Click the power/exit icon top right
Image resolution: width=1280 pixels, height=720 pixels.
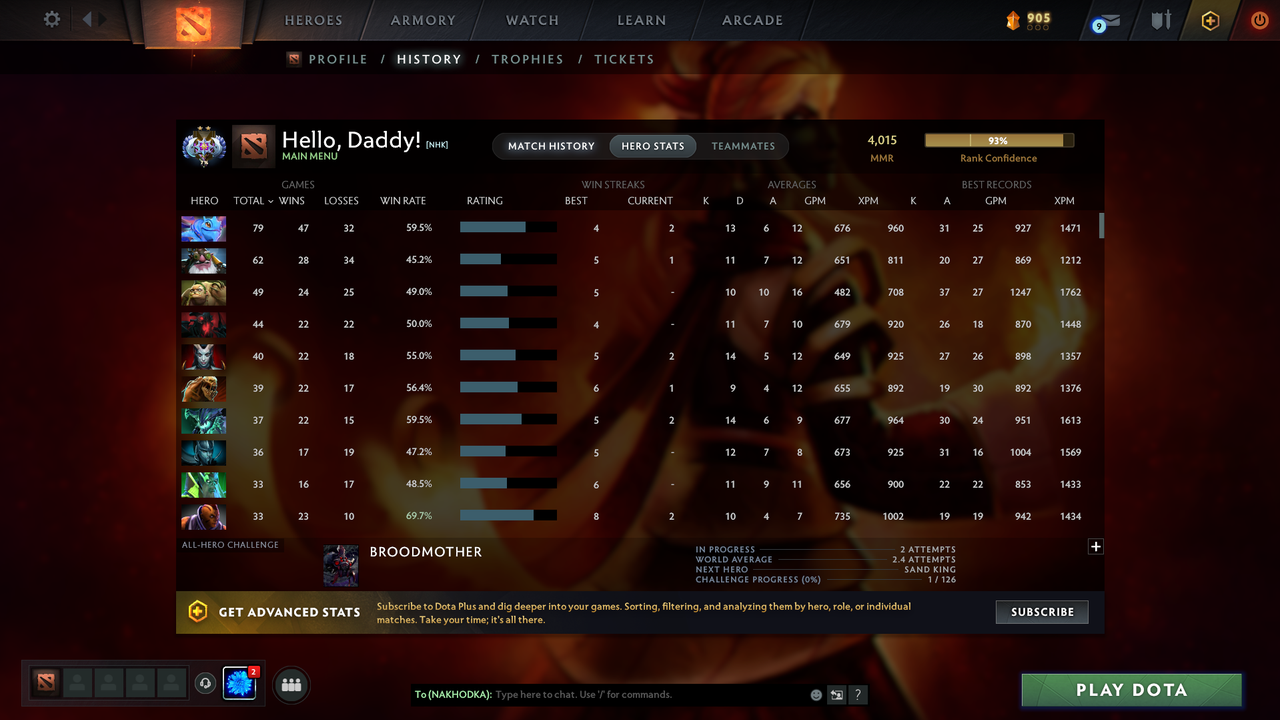1259,19
